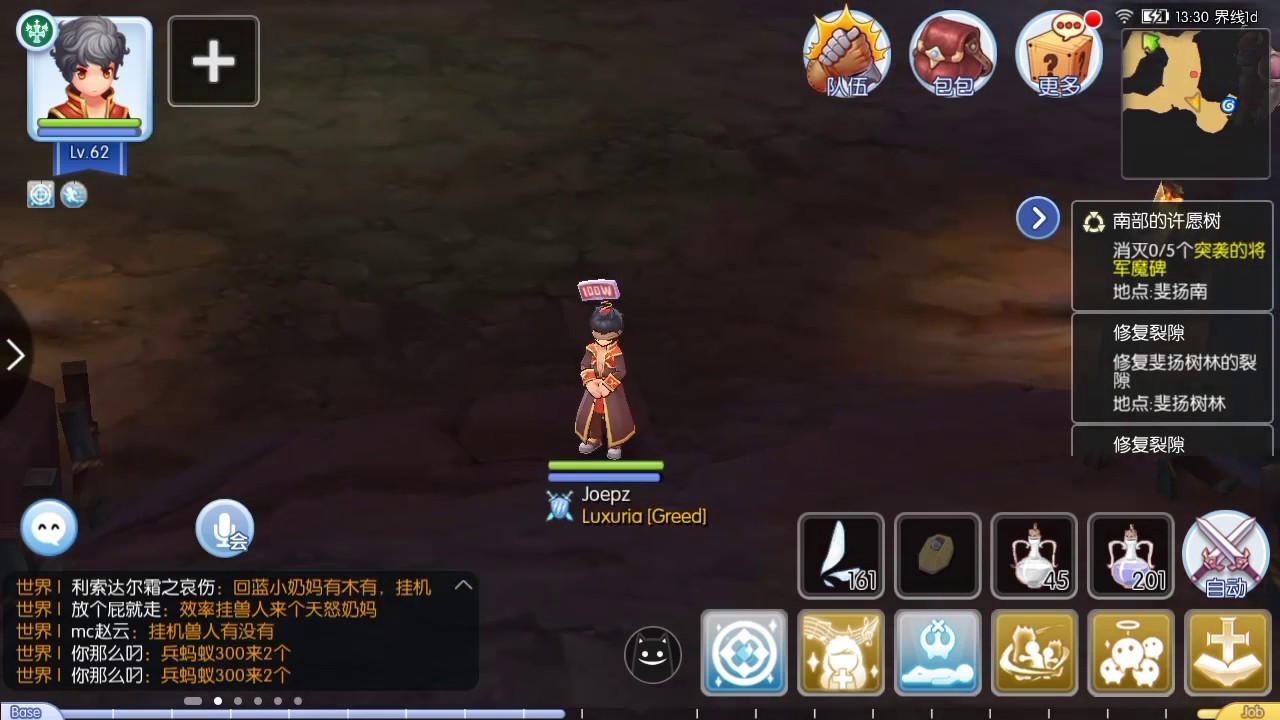Expand the left side panel arrow
This screenshot has width=1280, height=720.
click(15, 354)
